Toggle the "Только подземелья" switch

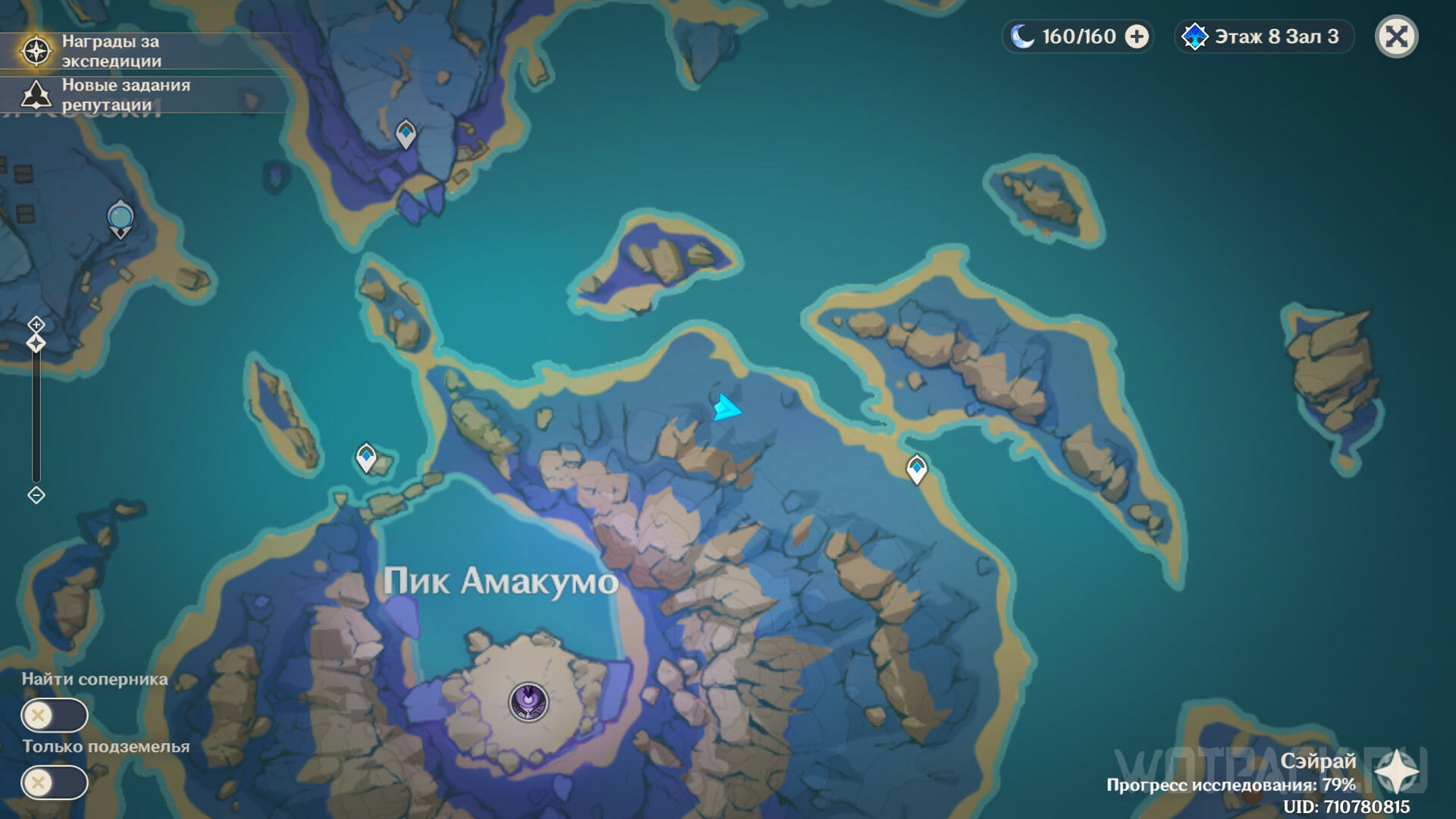[54, 783]
